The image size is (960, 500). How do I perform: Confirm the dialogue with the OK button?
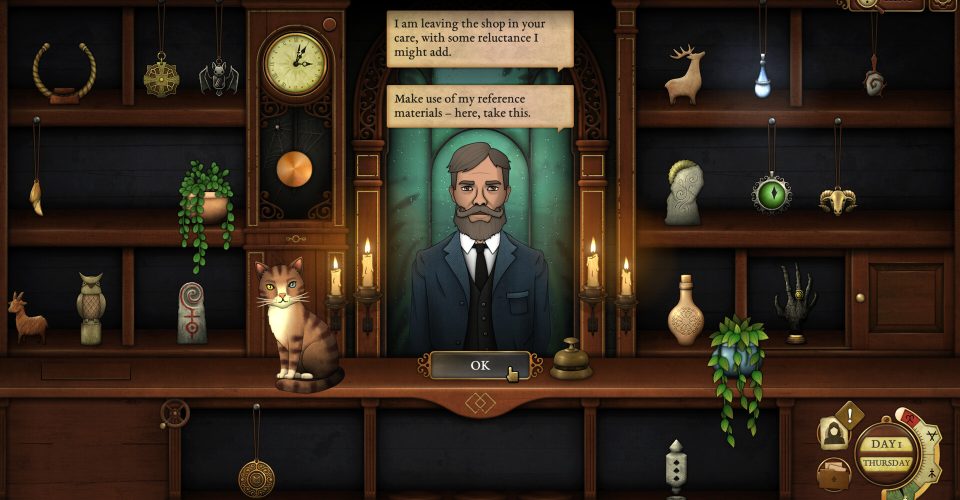(480, 365)
